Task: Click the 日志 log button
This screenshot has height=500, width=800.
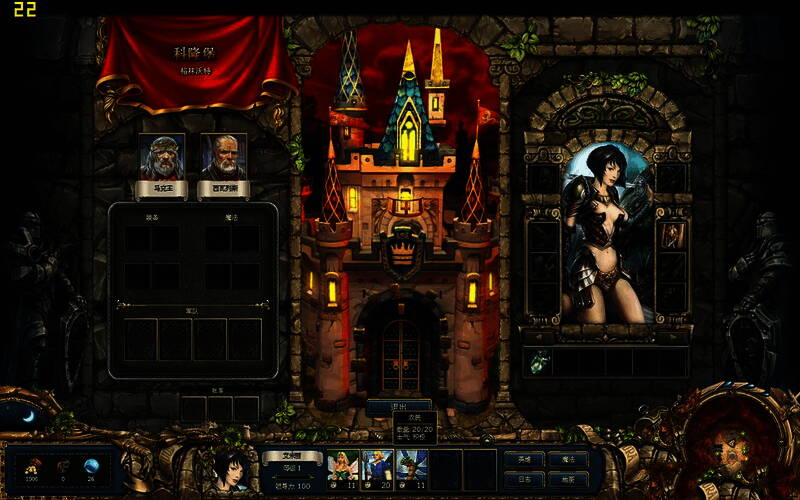Action: pyautogui.click(x=525, y=479)
